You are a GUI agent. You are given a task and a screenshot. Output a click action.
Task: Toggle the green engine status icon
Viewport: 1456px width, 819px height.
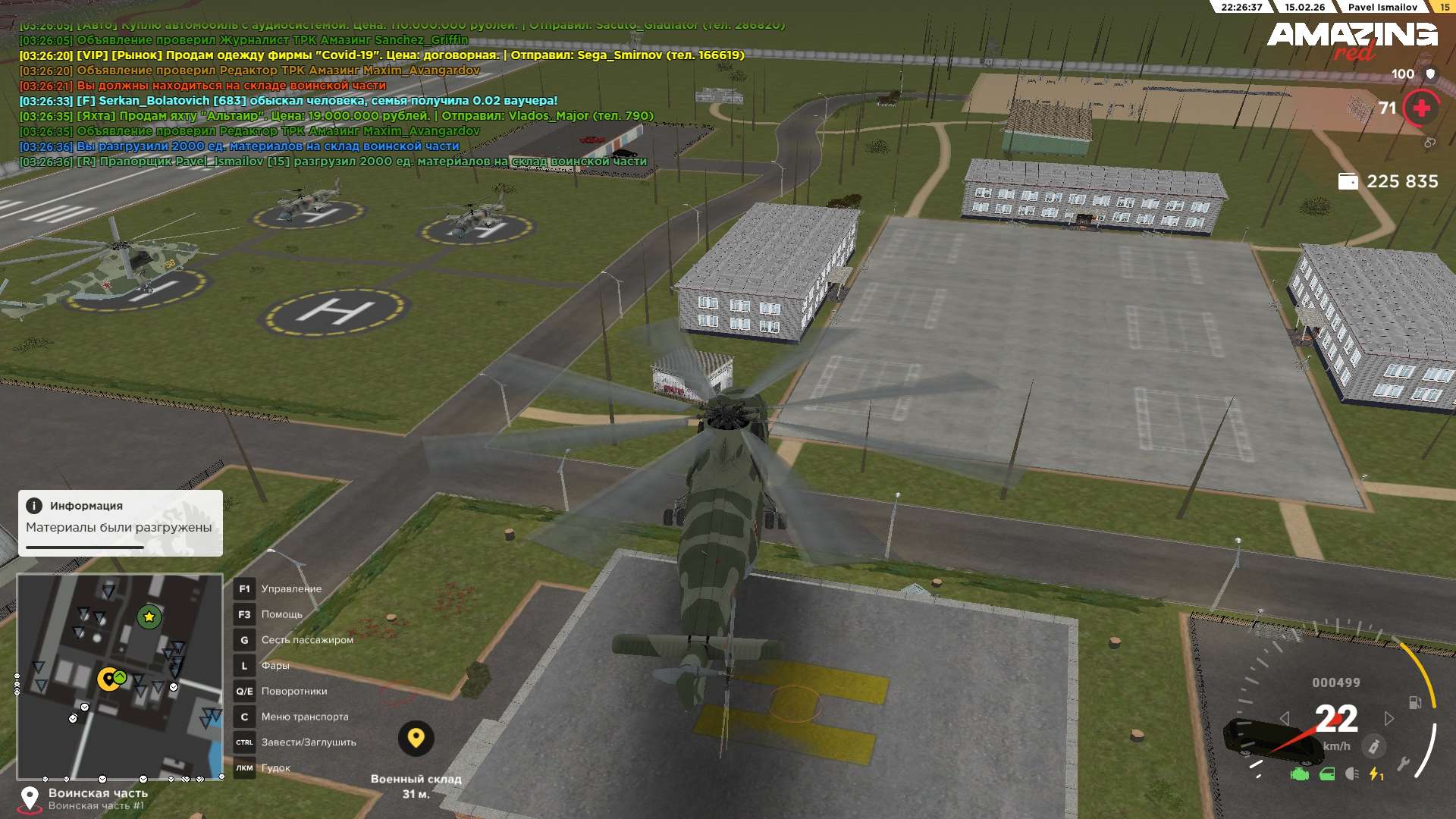click(1300, 774)
